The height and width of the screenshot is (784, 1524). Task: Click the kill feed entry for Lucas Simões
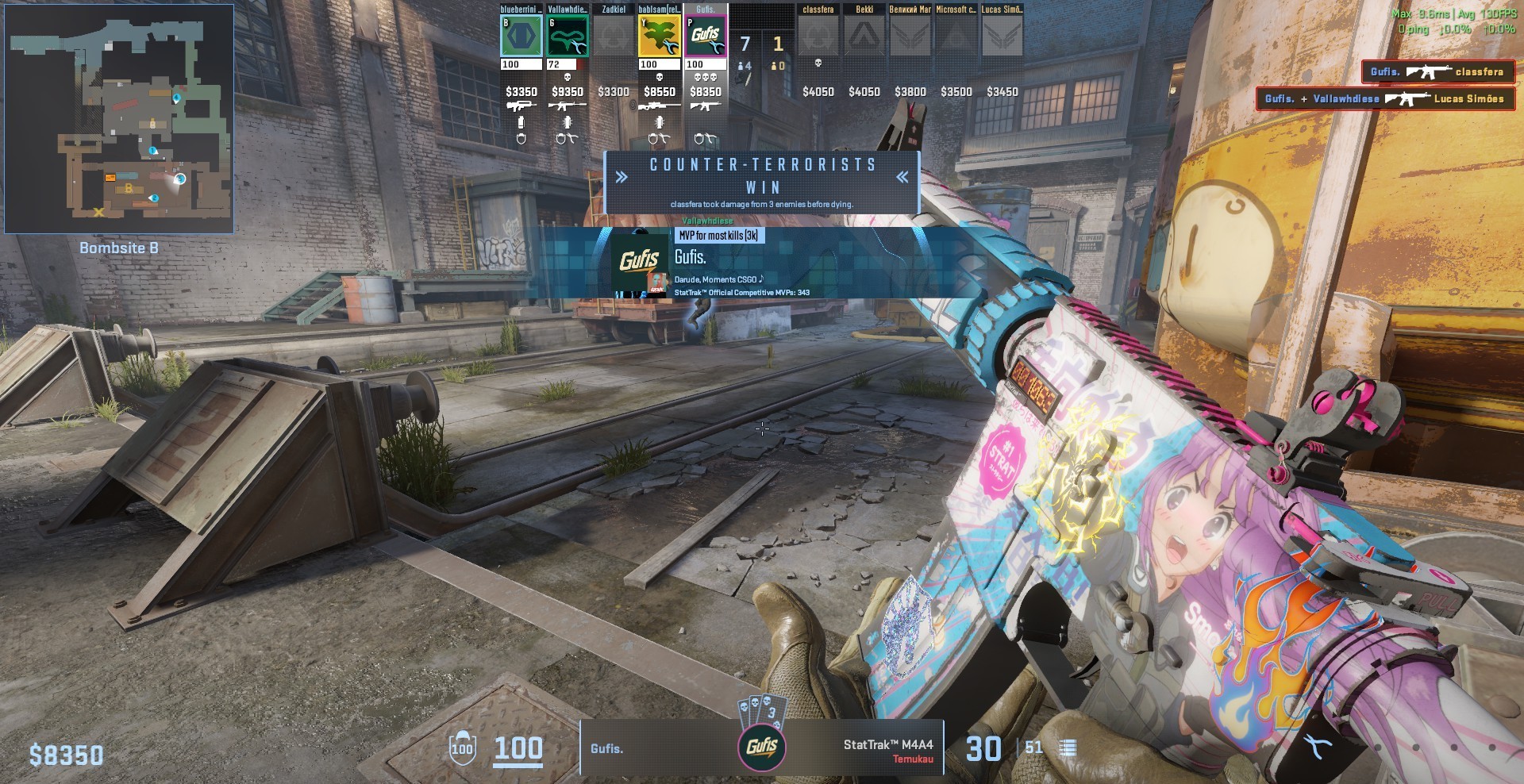pos(1385,99)
